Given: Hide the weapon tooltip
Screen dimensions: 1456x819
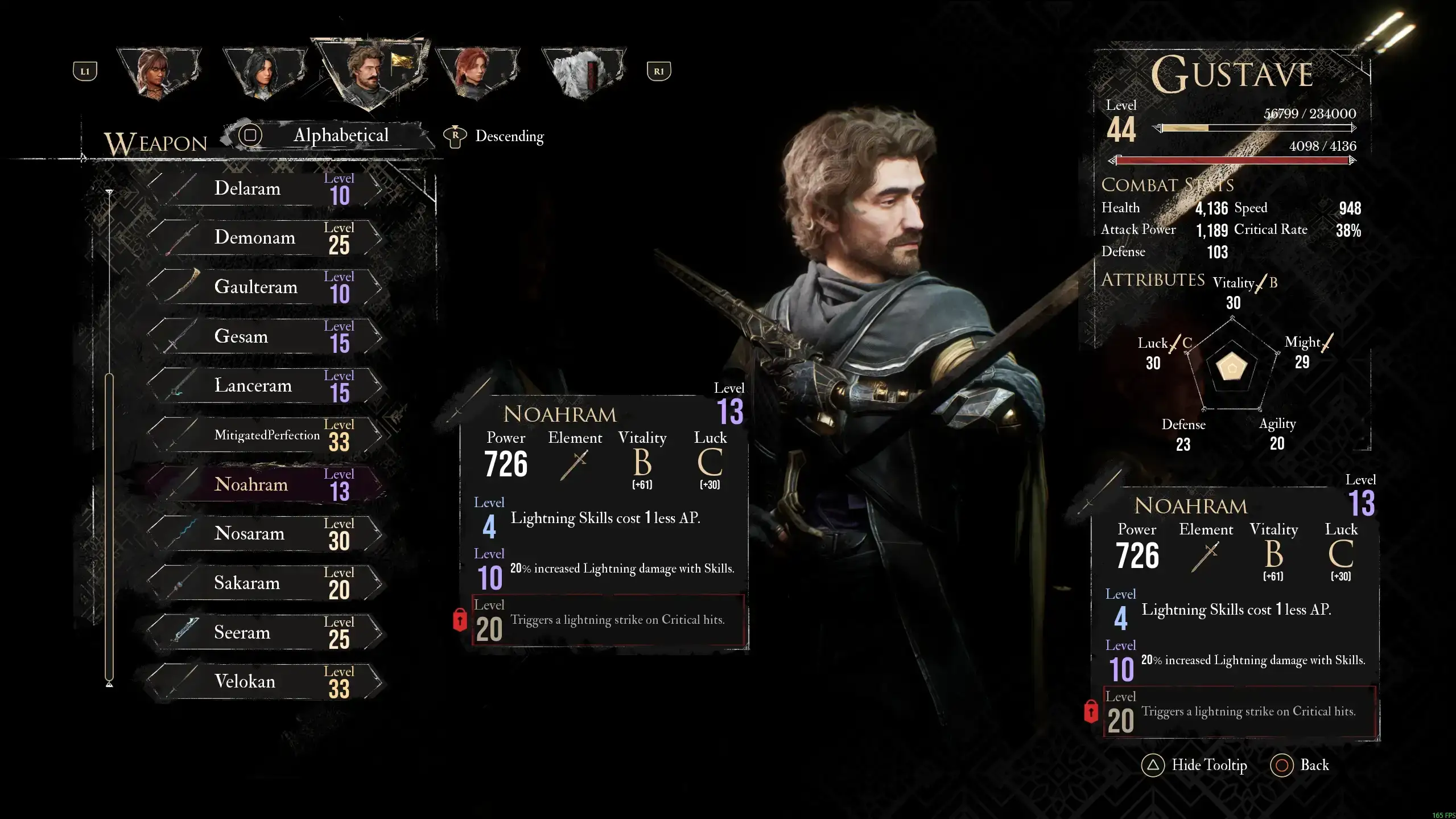Looking at the screenshot, I should [1194, 766].
